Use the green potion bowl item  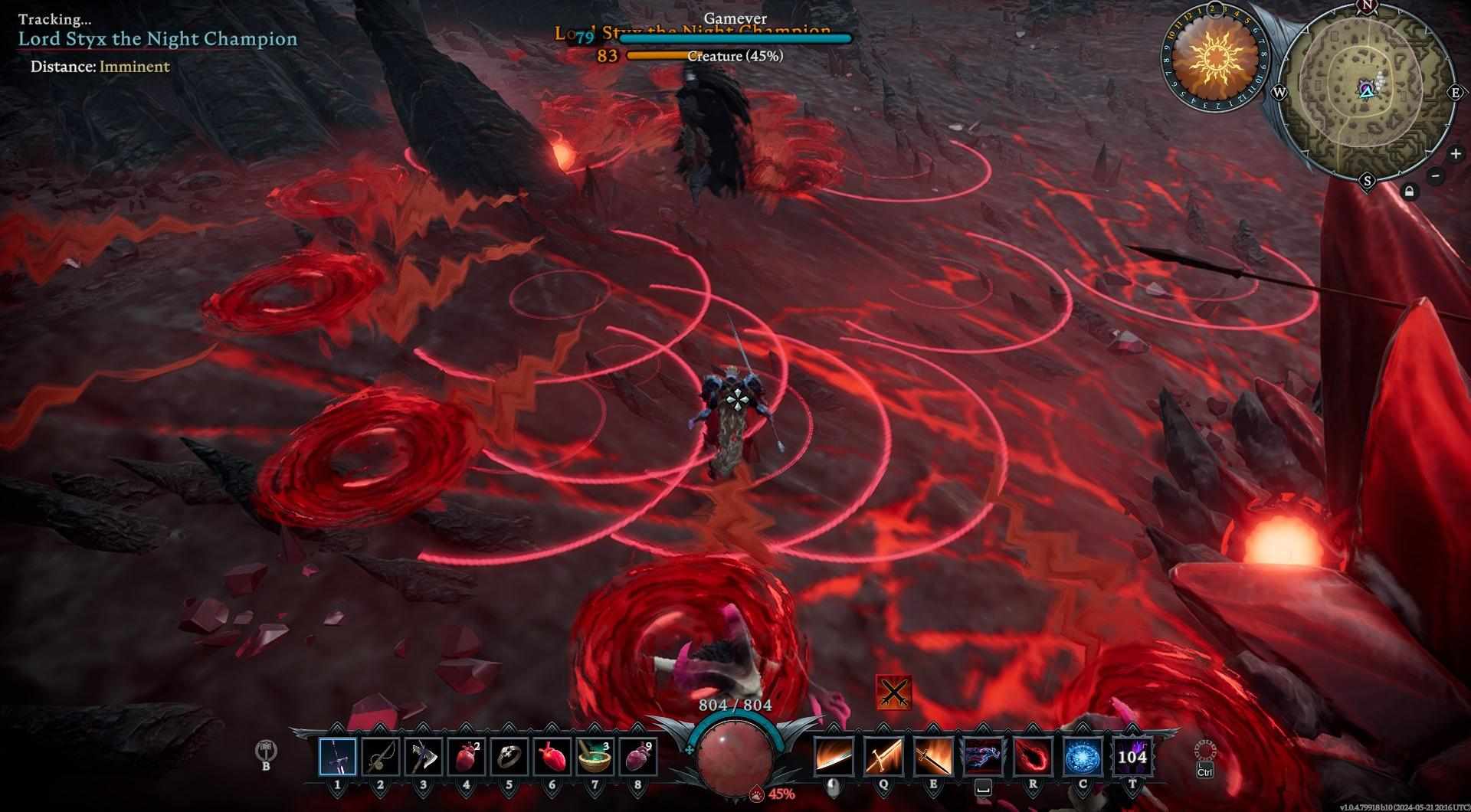point(595,756)
